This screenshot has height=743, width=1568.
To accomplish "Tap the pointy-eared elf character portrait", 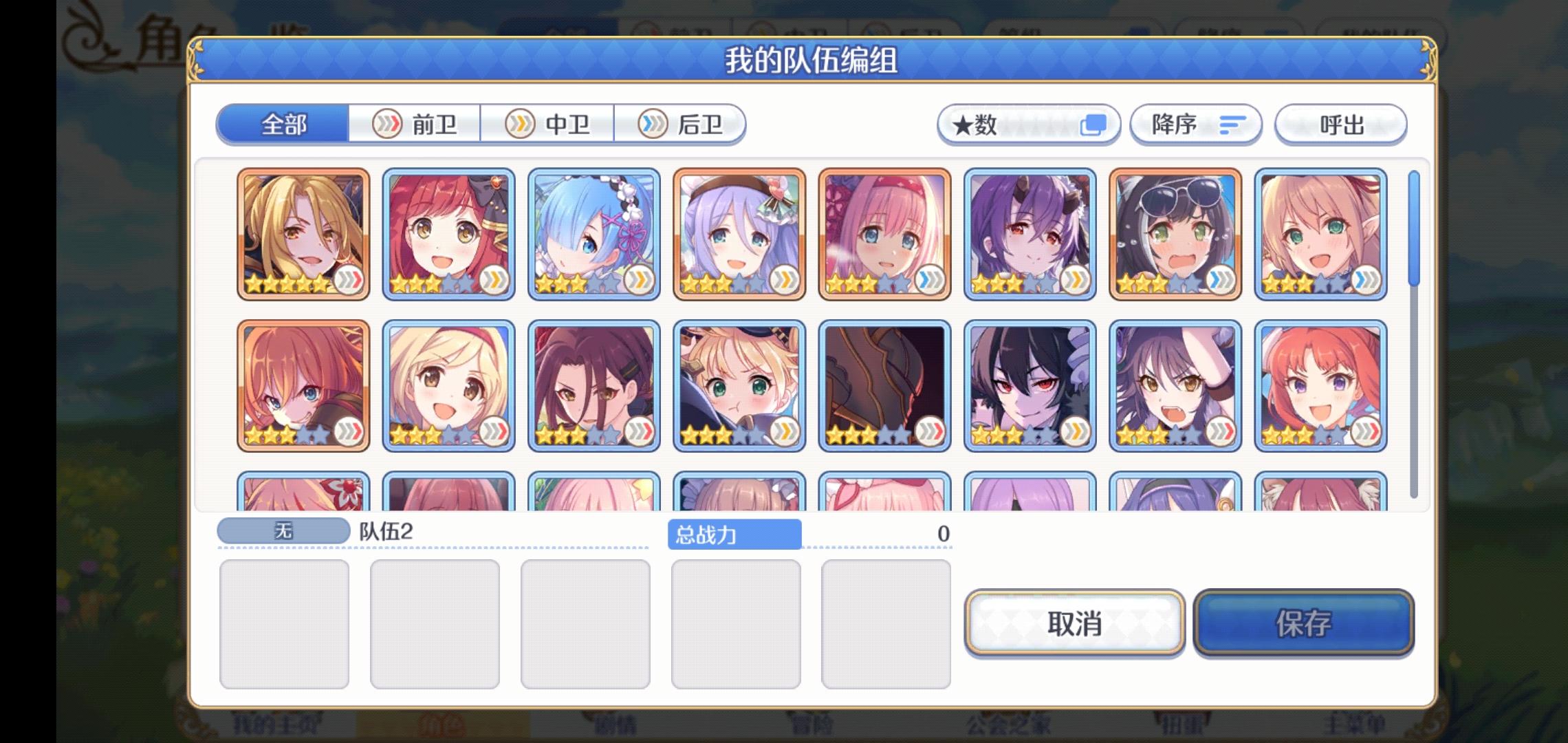I will [1320, 234].
